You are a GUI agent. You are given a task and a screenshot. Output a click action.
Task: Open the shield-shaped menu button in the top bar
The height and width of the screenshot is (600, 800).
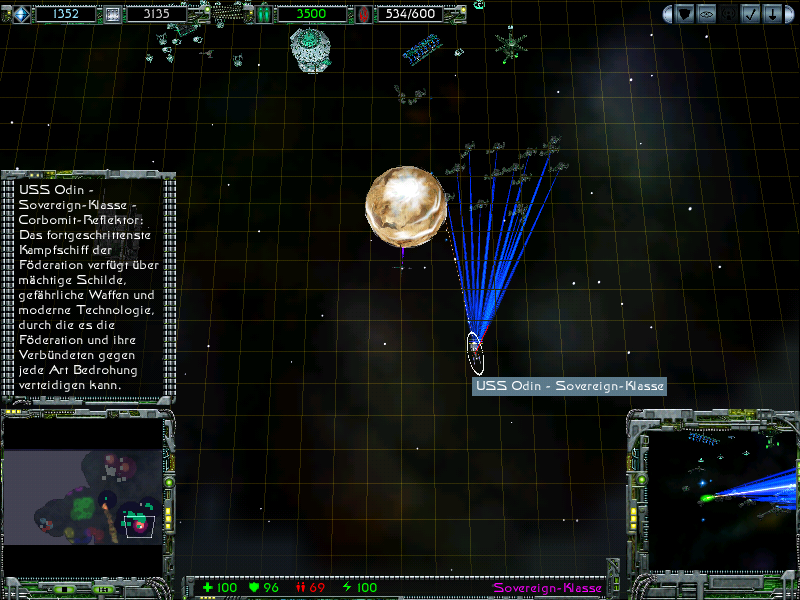685,14
